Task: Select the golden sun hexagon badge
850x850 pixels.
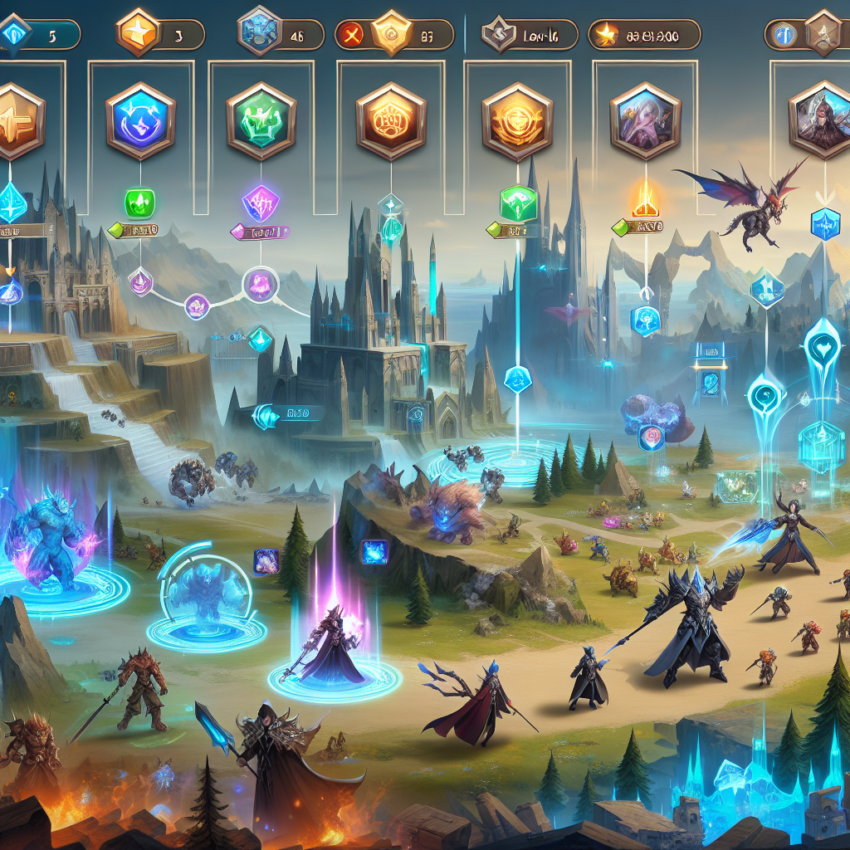Action: coord(517,122)
